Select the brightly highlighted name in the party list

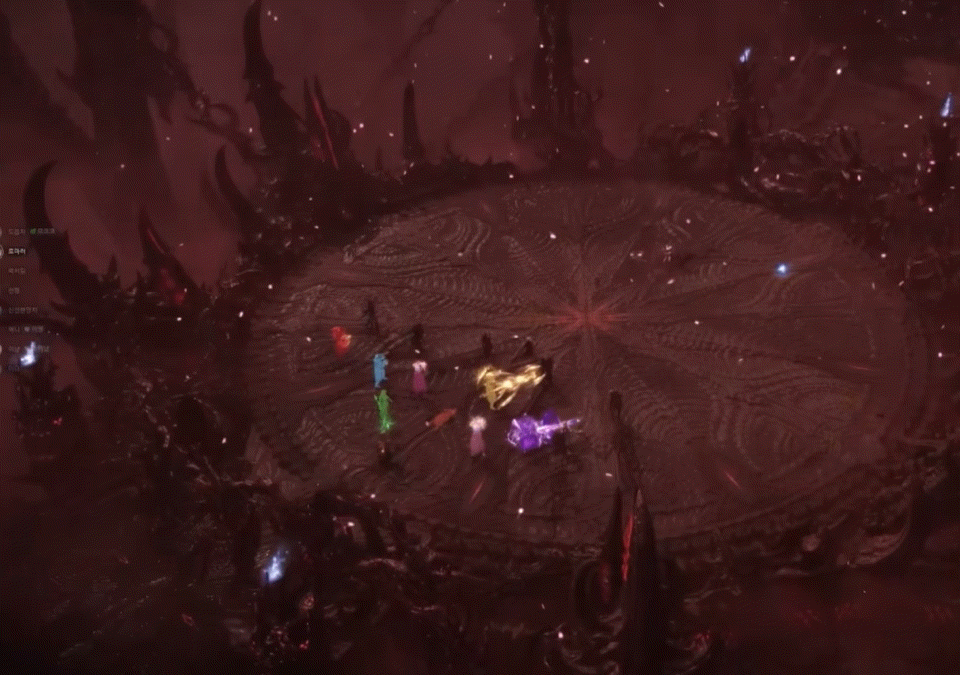click(x=18, y=252)
